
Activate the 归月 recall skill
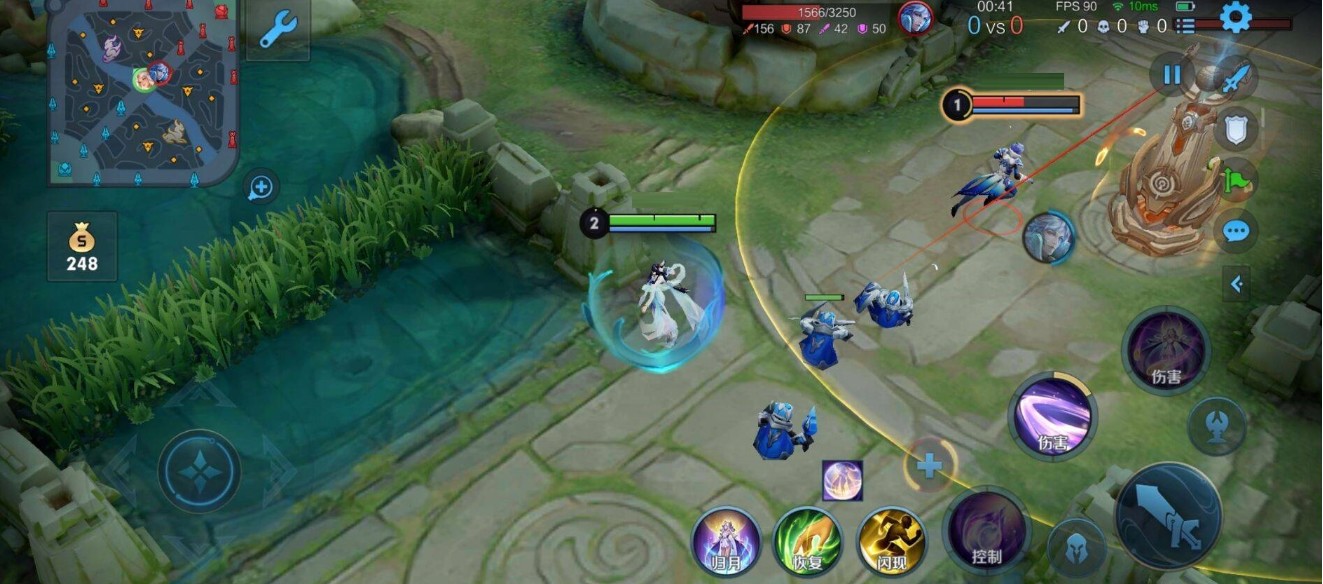(x=726, y=541)
